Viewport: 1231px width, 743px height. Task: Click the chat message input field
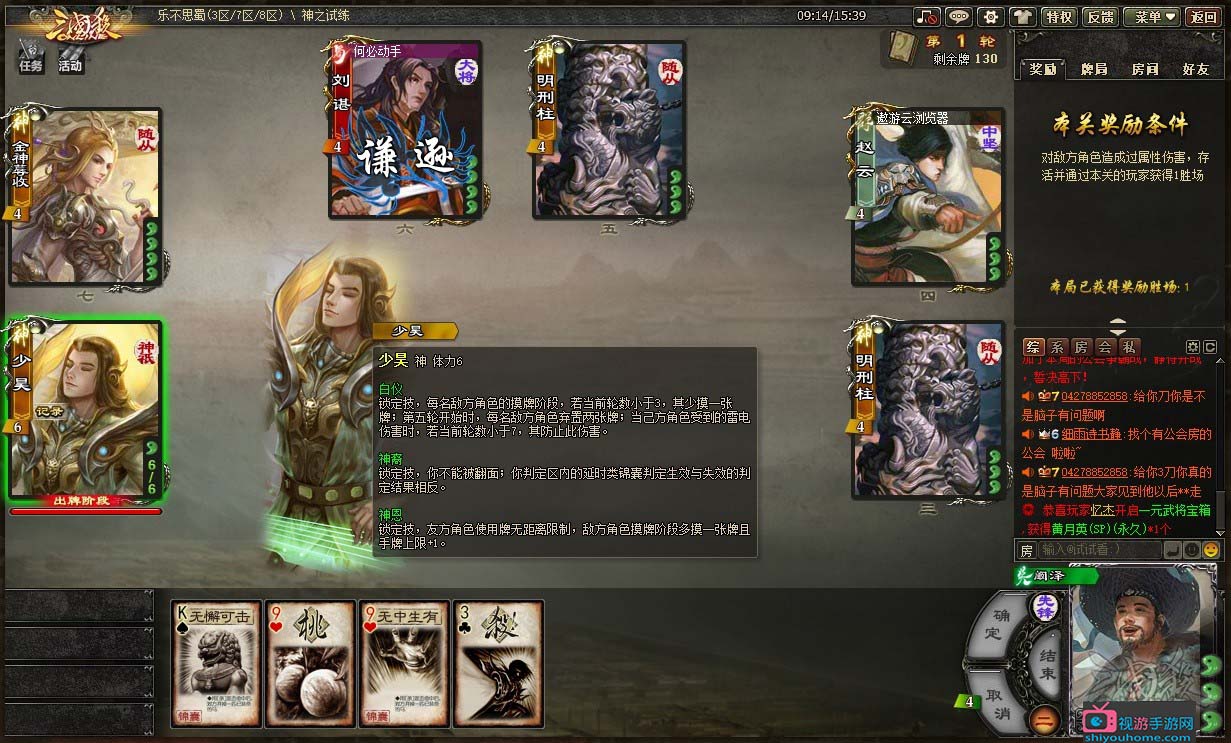(1098, 549)
